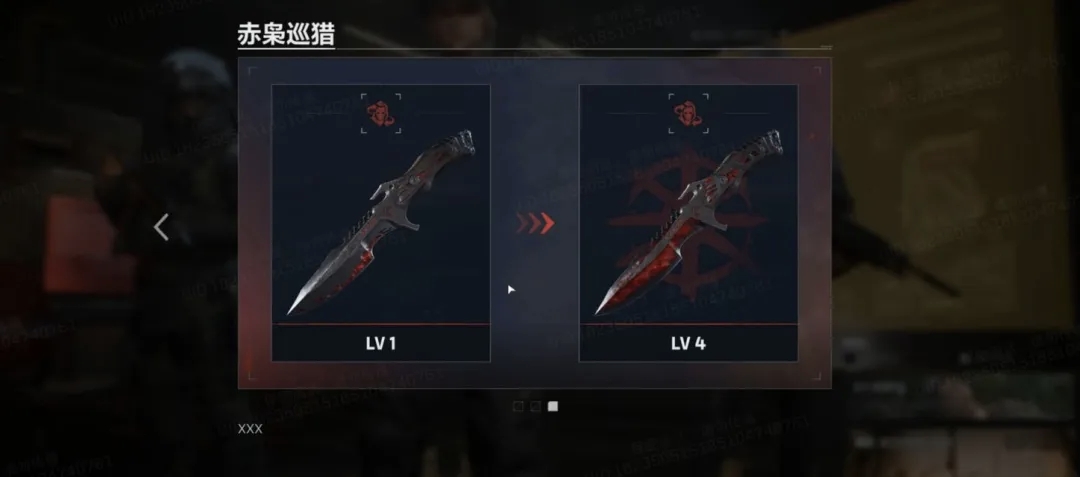The image size is (1080, 477).
Task: Select the LV 4 knife preview card
Action: [x=688, y=222]
